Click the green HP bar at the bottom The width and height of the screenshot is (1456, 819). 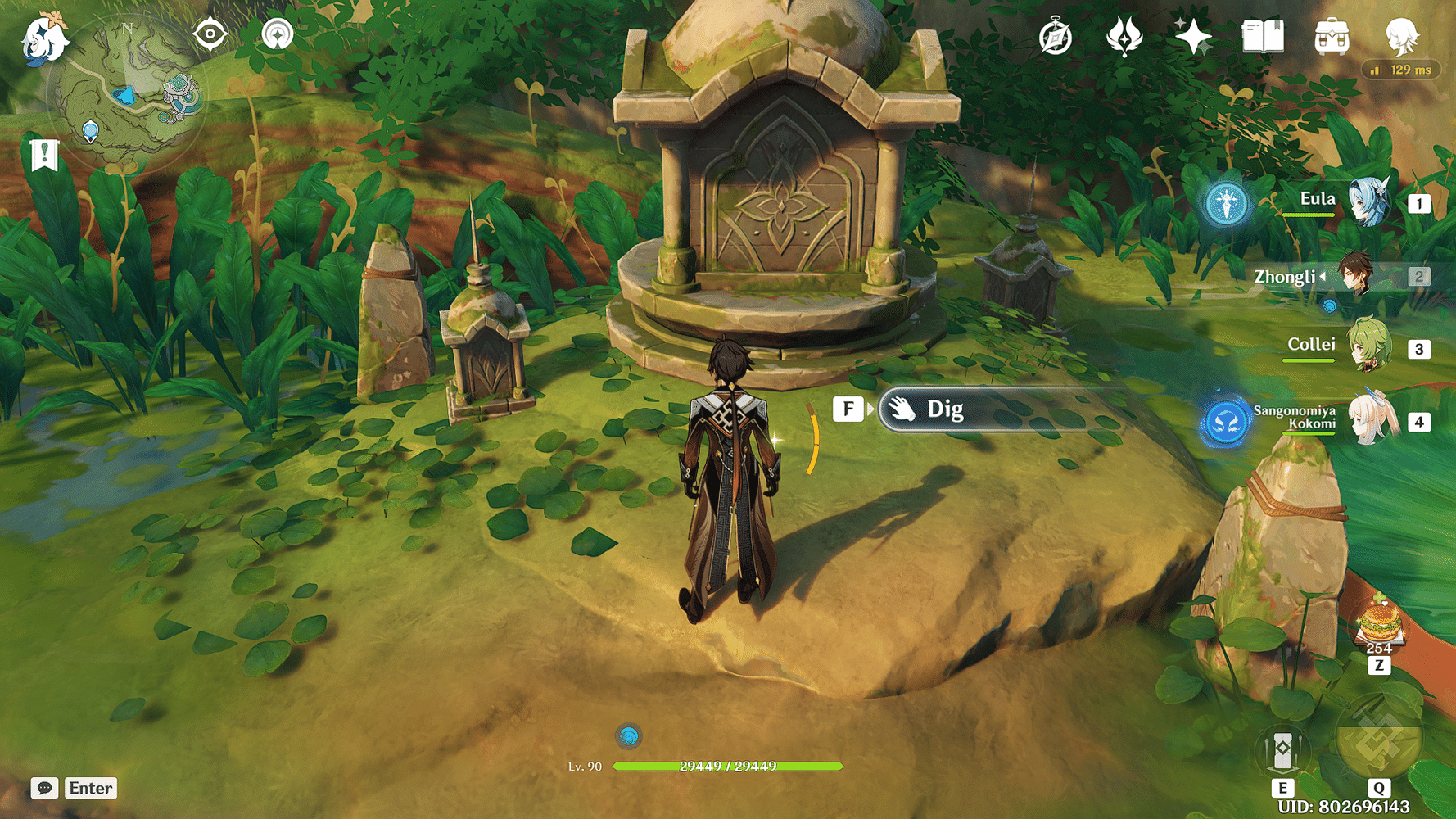click(727, 767)
